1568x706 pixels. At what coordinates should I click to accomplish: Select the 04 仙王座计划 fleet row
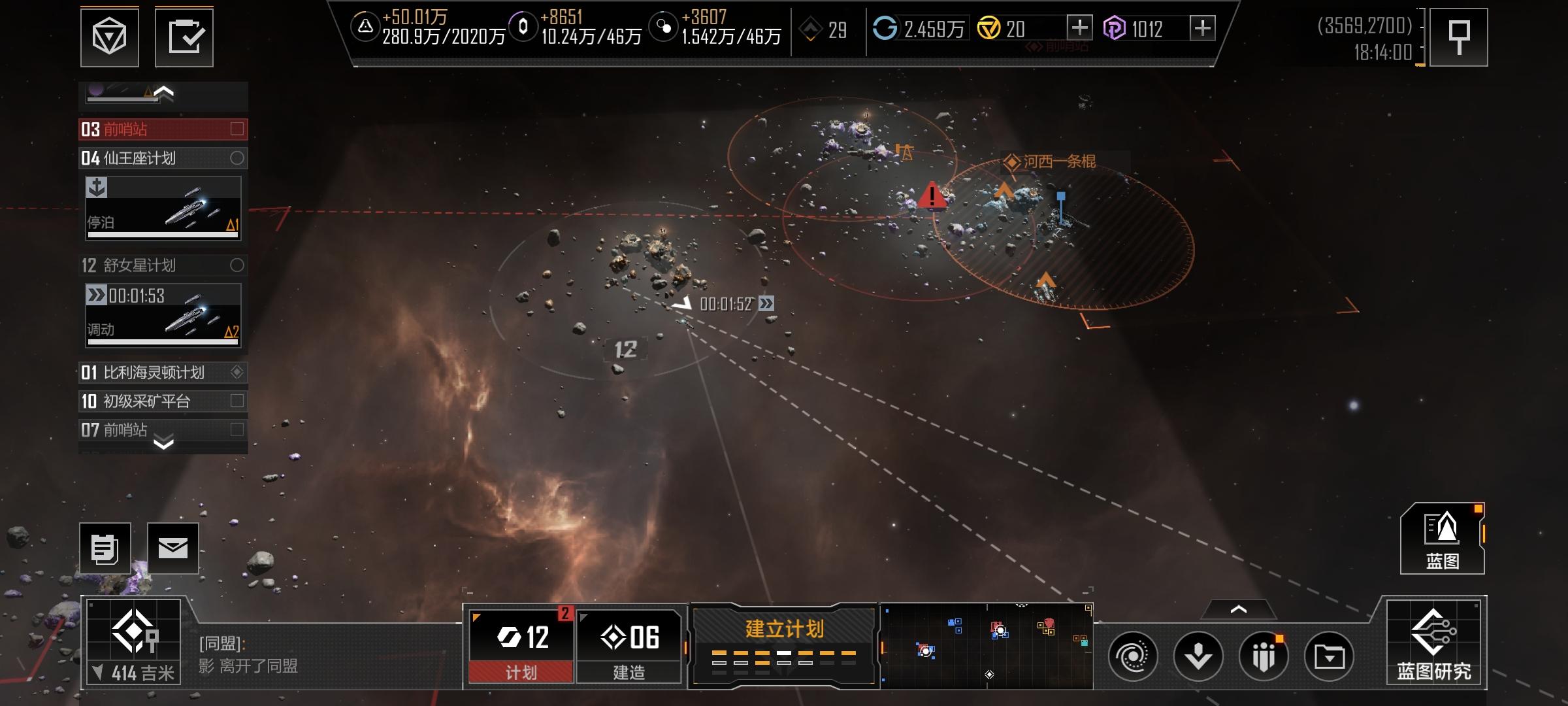point(163,158)
